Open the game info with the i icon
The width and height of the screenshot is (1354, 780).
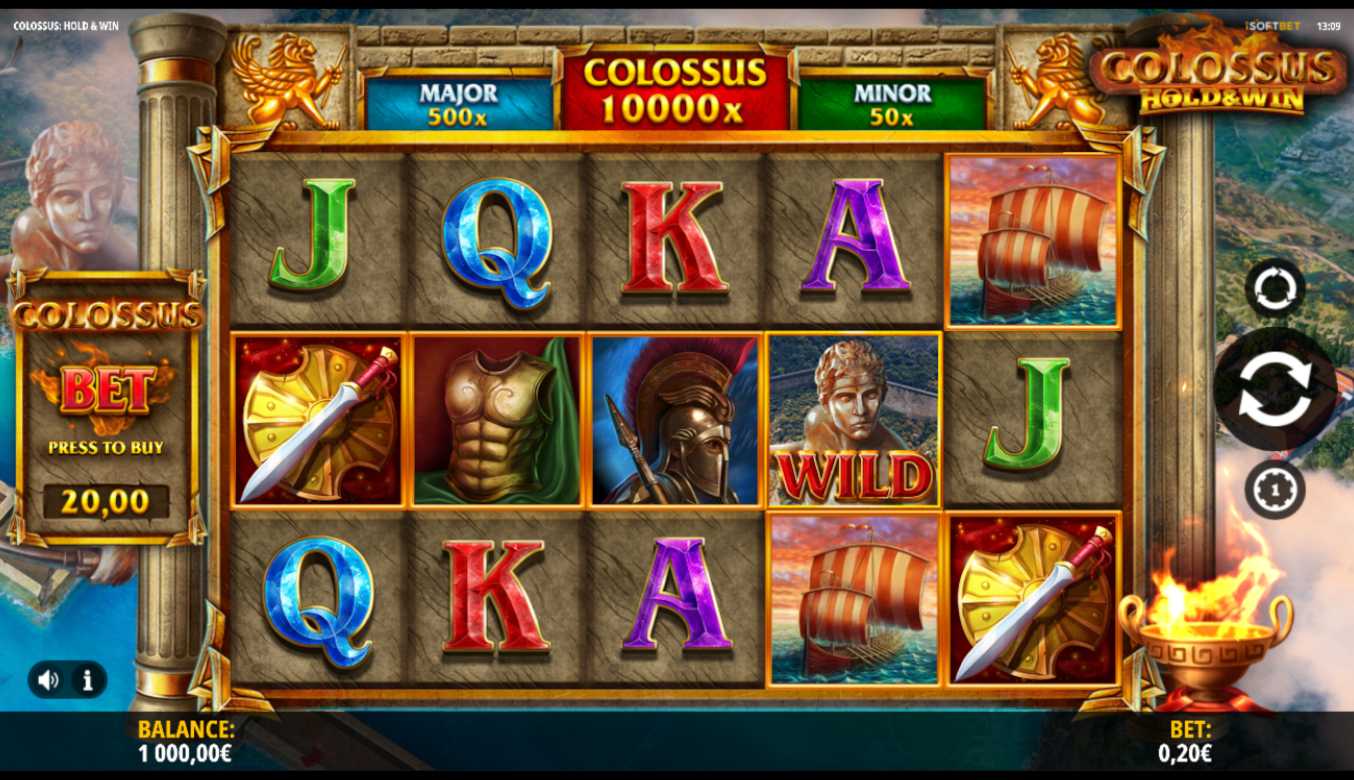point(88,680)
